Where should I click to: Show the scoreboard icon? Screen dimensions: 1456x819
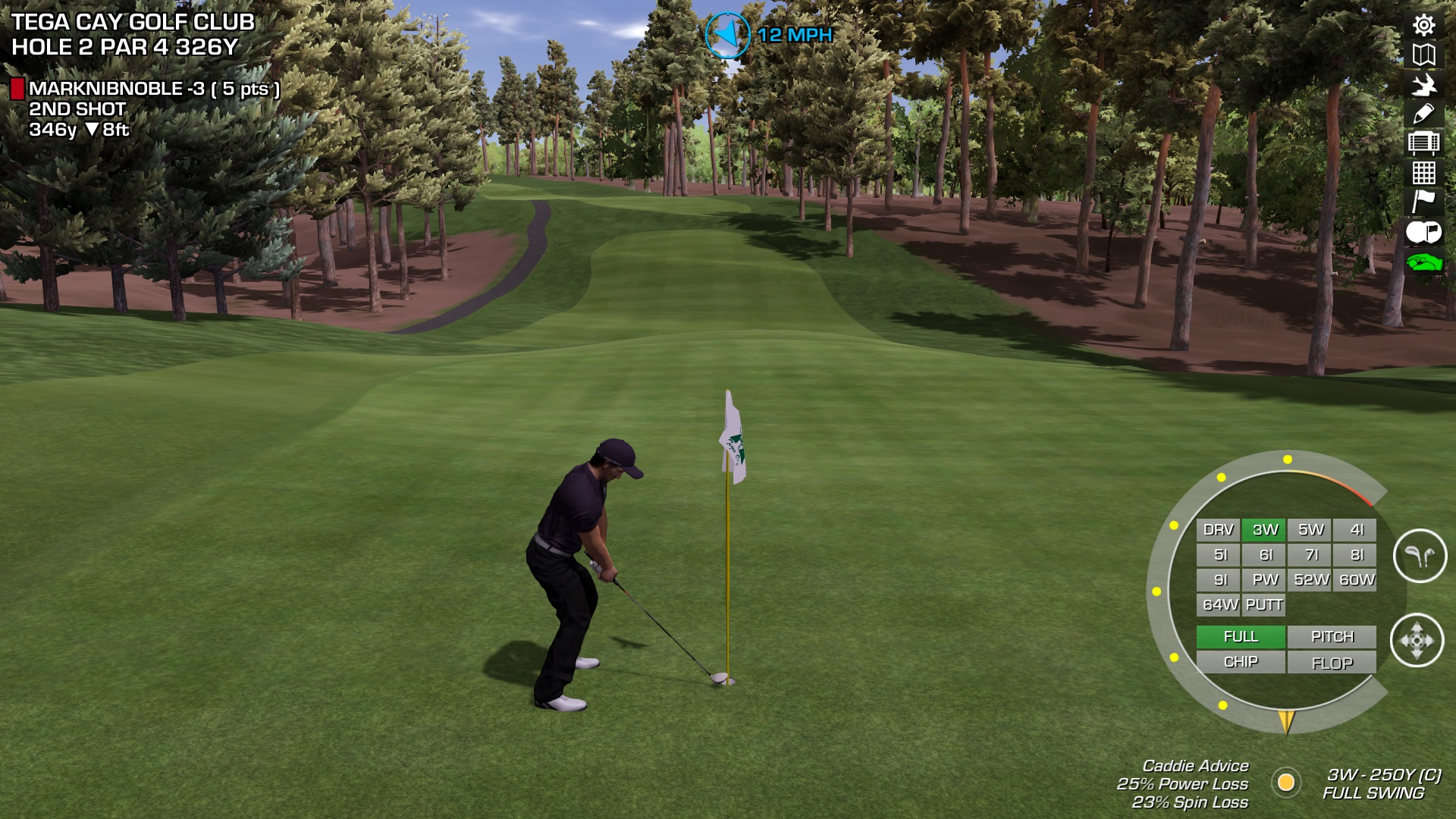click(x=1423, y=143)
